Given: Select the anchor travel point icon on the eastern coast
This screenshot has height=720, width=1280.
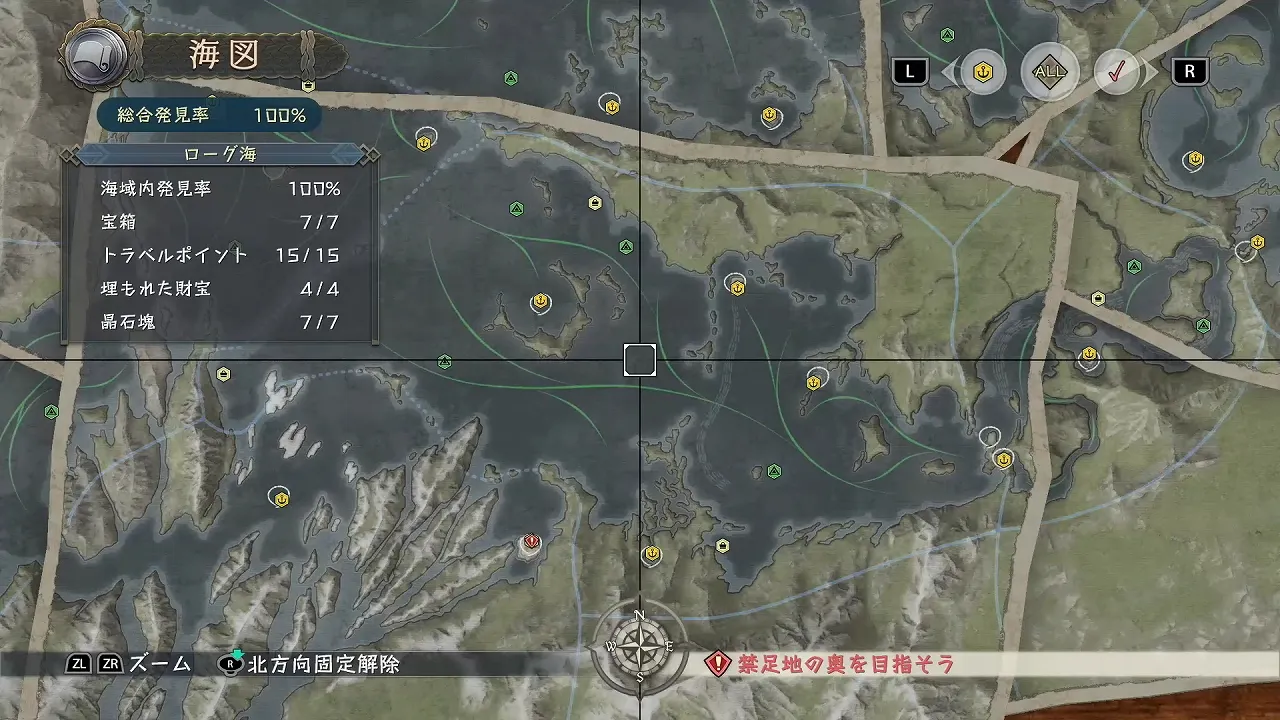Looking at the screenshot, I should pos(1003,459).
